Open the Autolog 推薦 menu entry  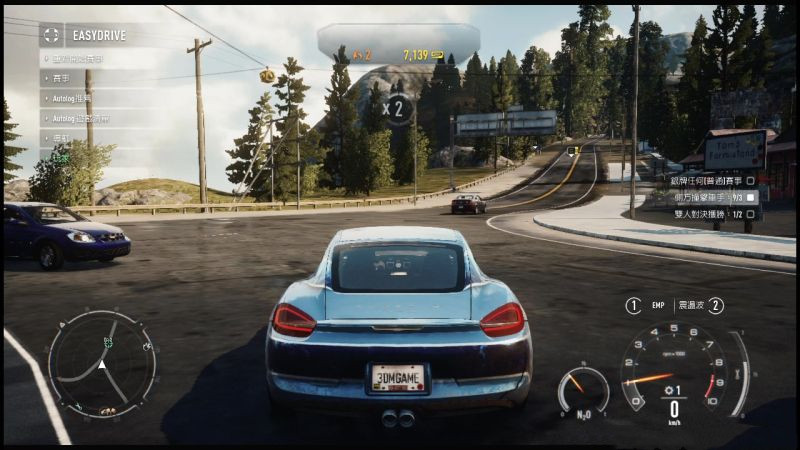tap(70, 98)
